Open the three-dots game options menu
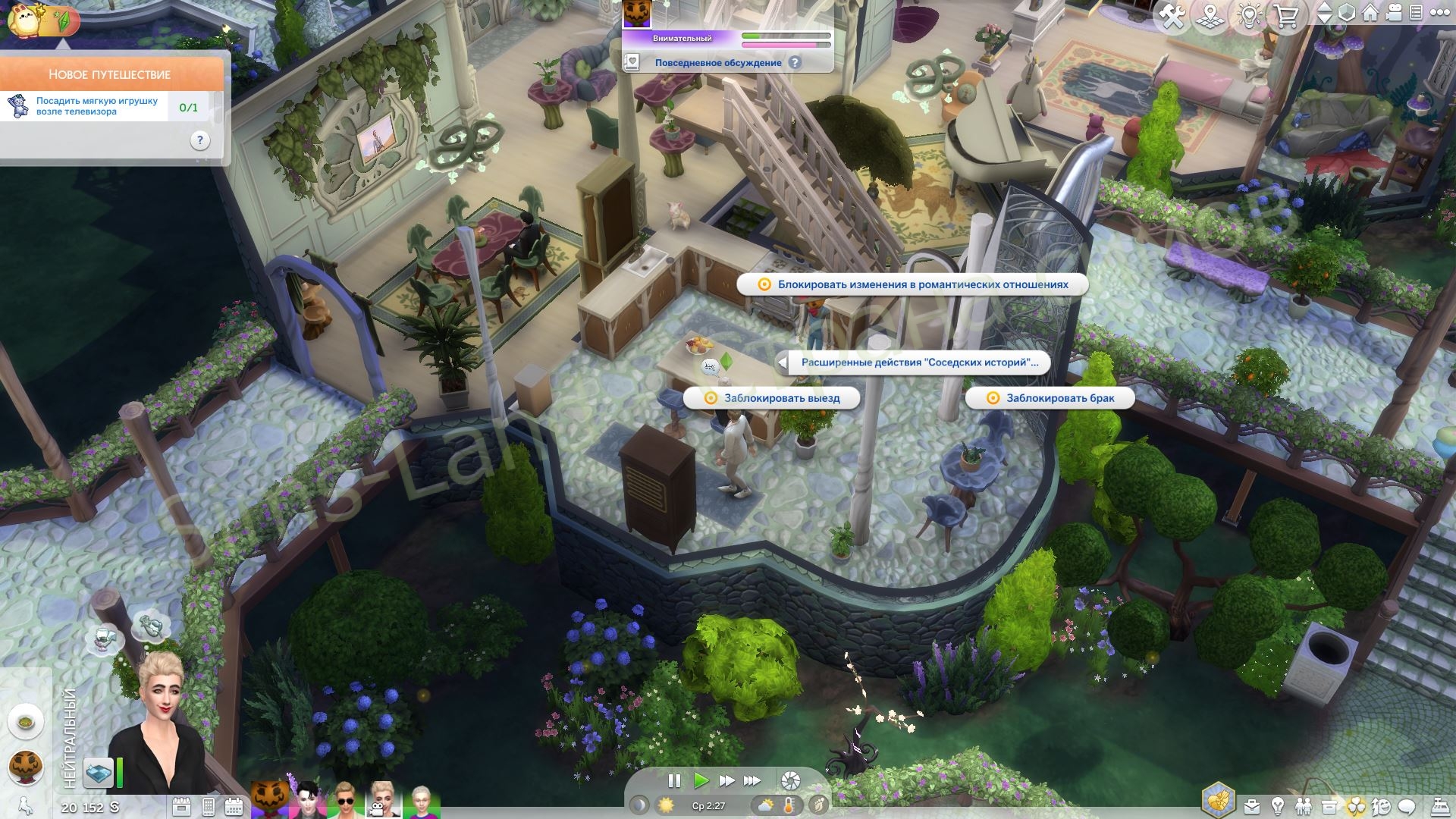This screenshot has width=1456, height=819. (x=1437, y=14)
